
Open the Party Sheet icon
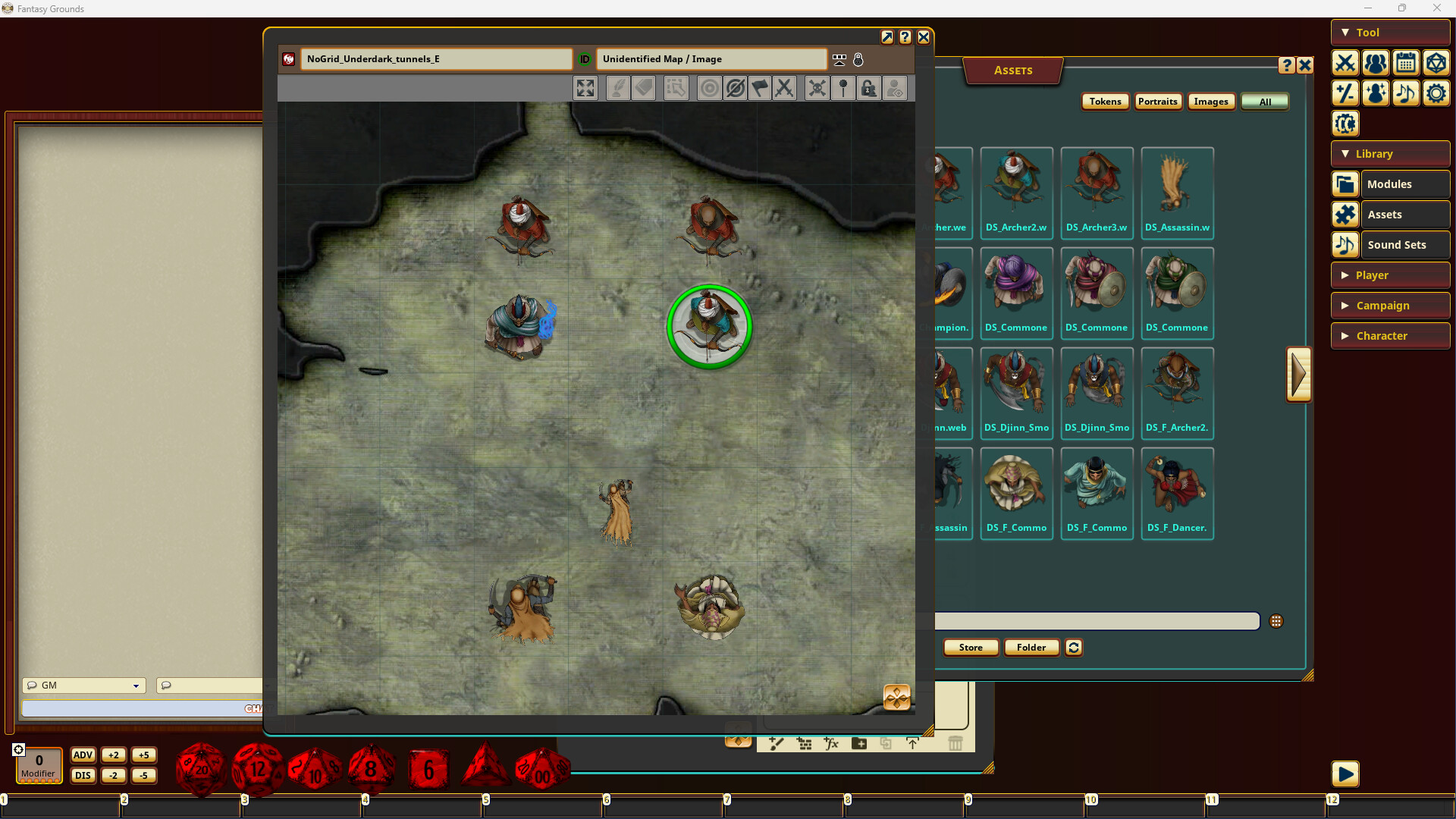(1376, 64)
